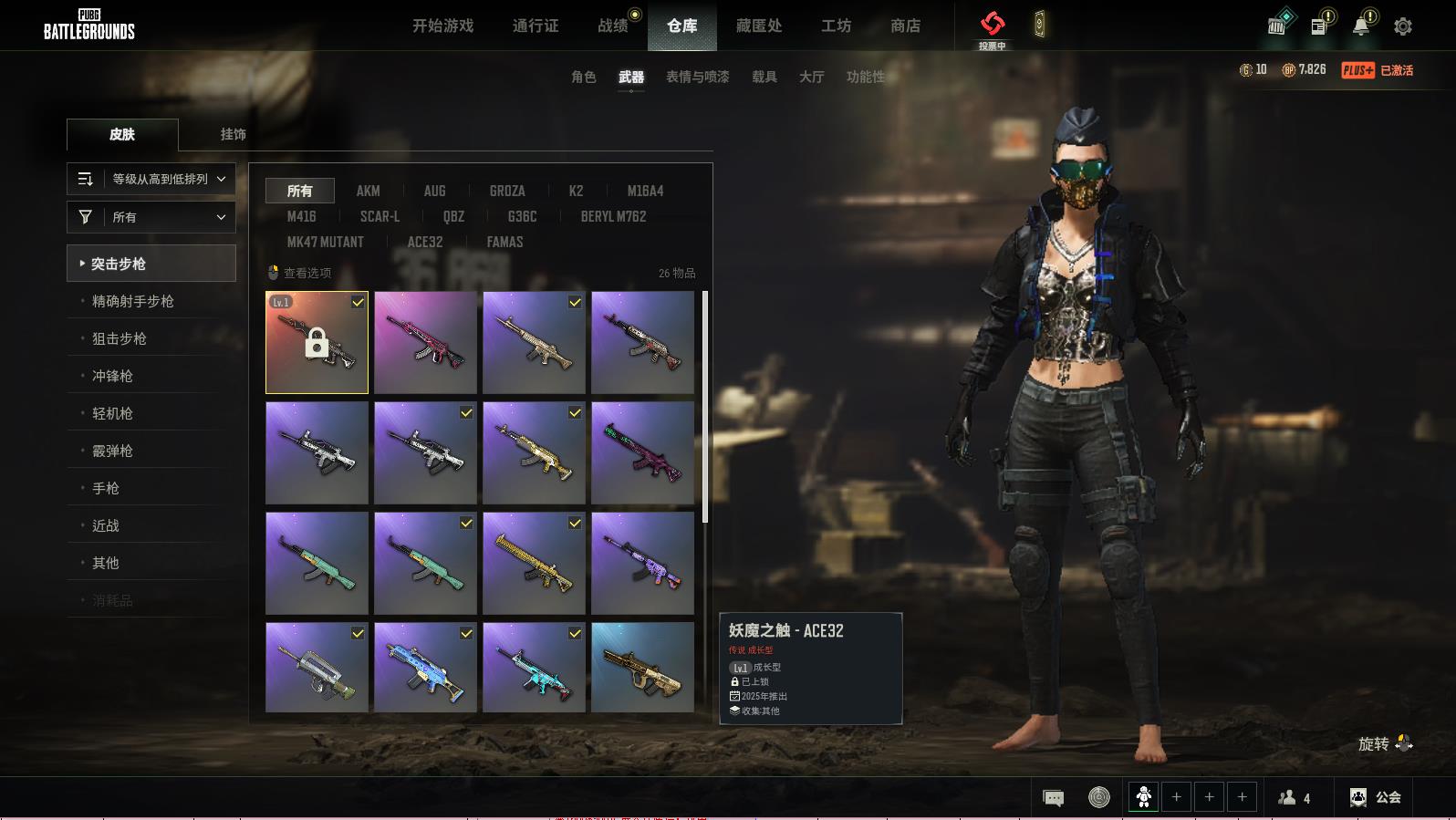1456x820 pixels.
Task: Select the locked Lv.1 ACE32 skin
Action: coord(317,343)
